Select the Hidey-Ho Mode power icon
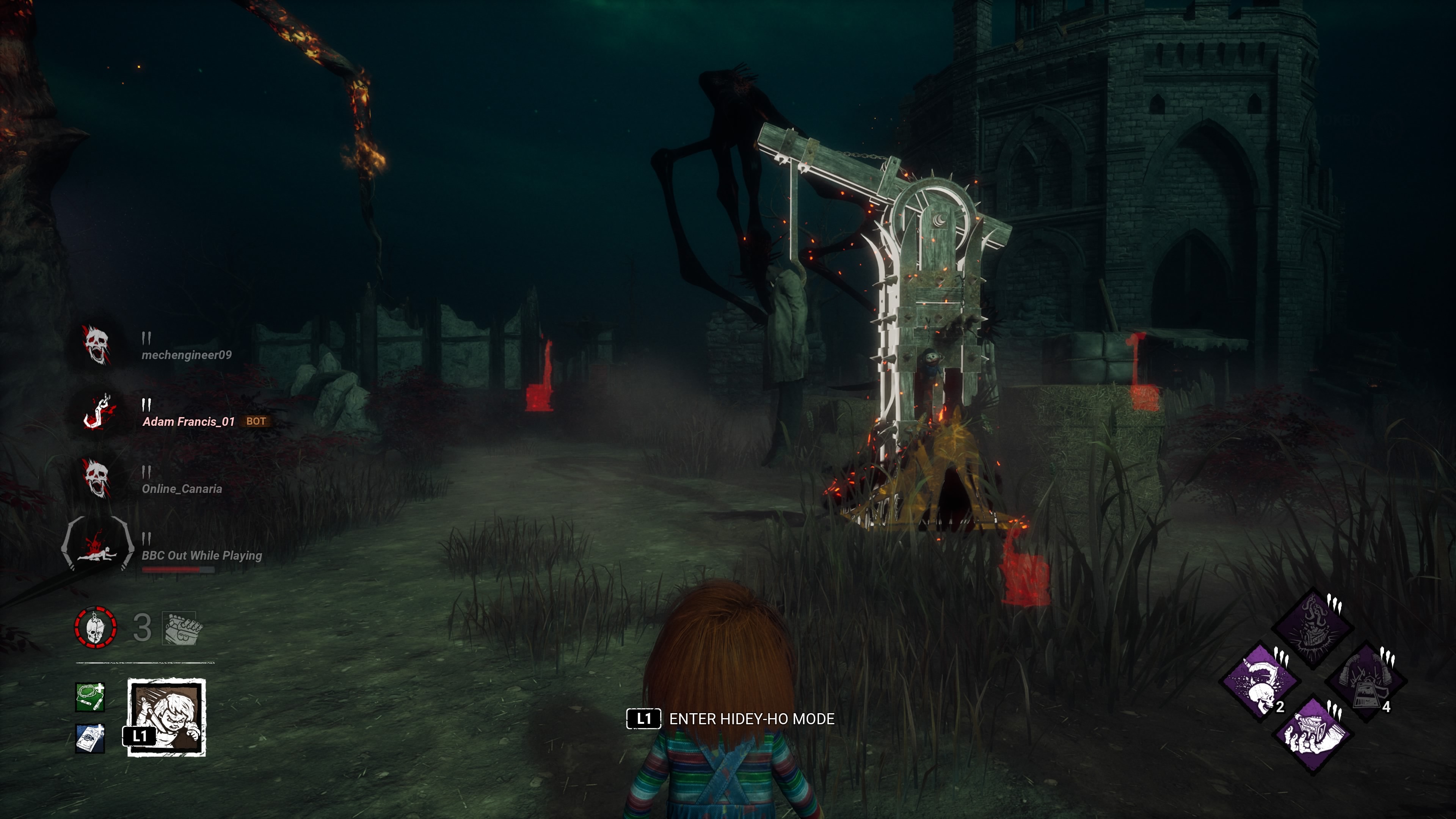1456x819 pixels. [x=167, y=717]
